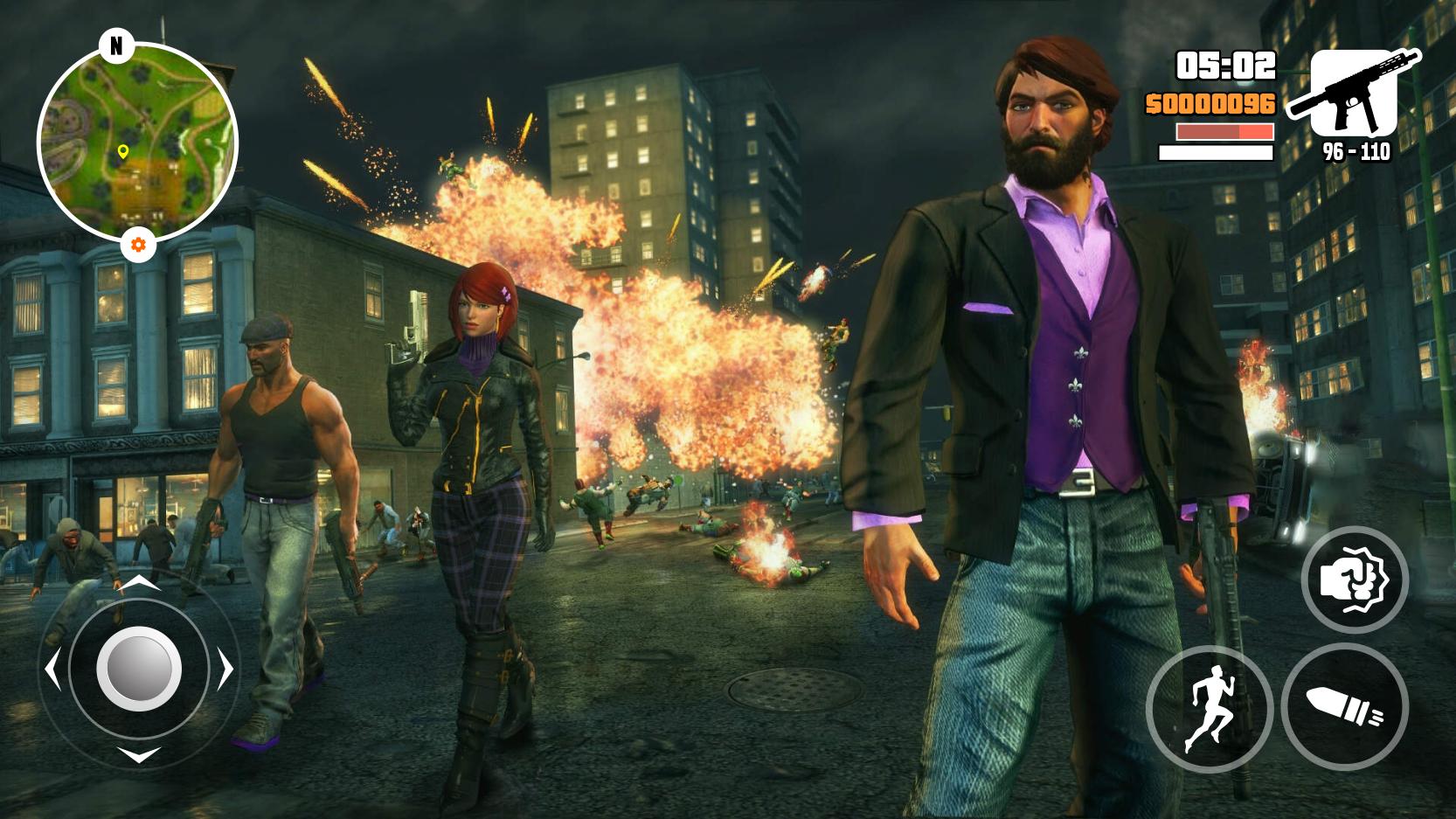Tap the orange gear settings icon
1456x819 pixels.
point(138,245)
